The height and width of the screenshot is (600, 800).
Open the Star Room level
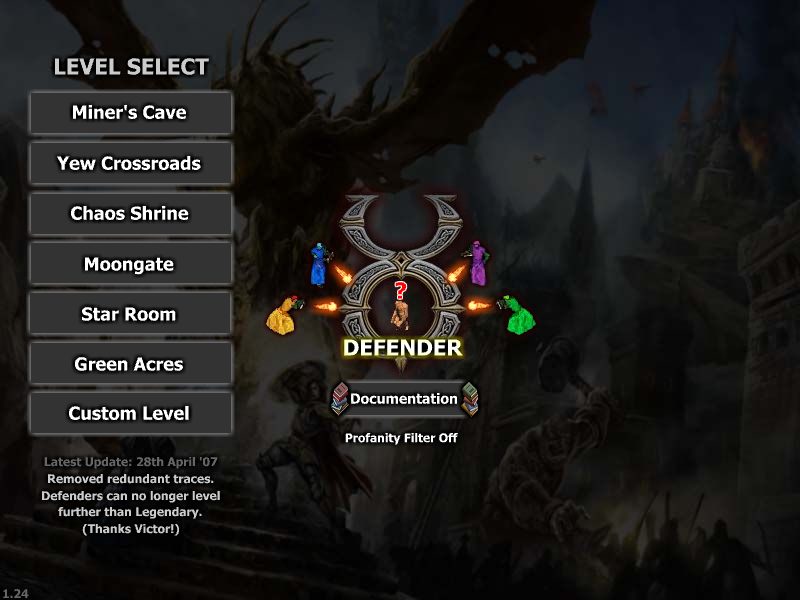coord(130,314)
